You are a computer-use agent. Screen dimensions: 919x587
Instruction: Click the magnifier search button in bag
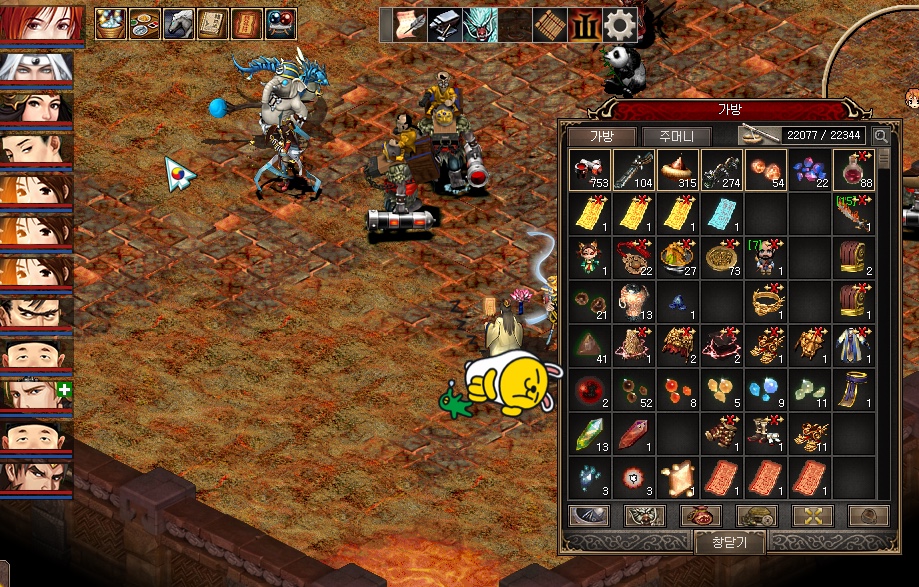(881, 136)
